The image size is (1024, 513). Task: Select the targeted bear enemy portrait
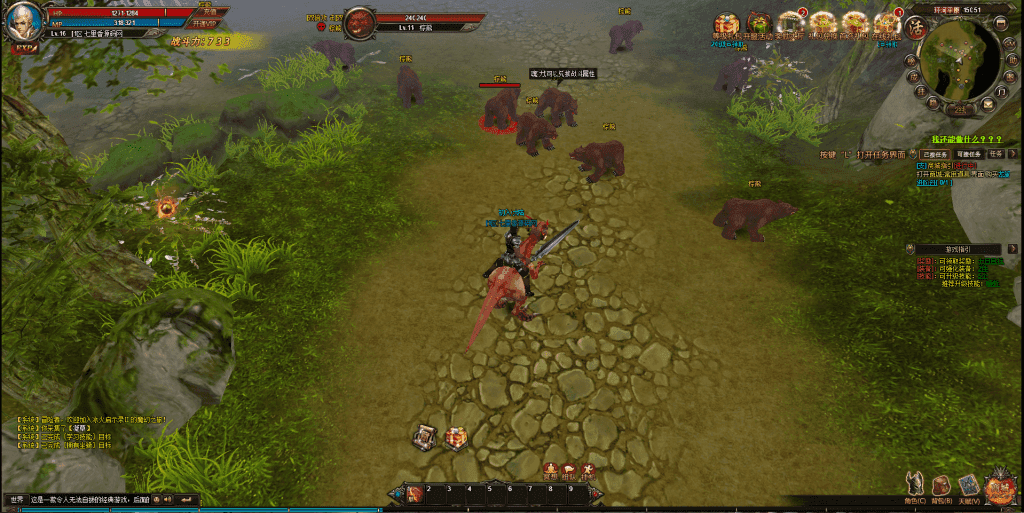pos(360,22)
